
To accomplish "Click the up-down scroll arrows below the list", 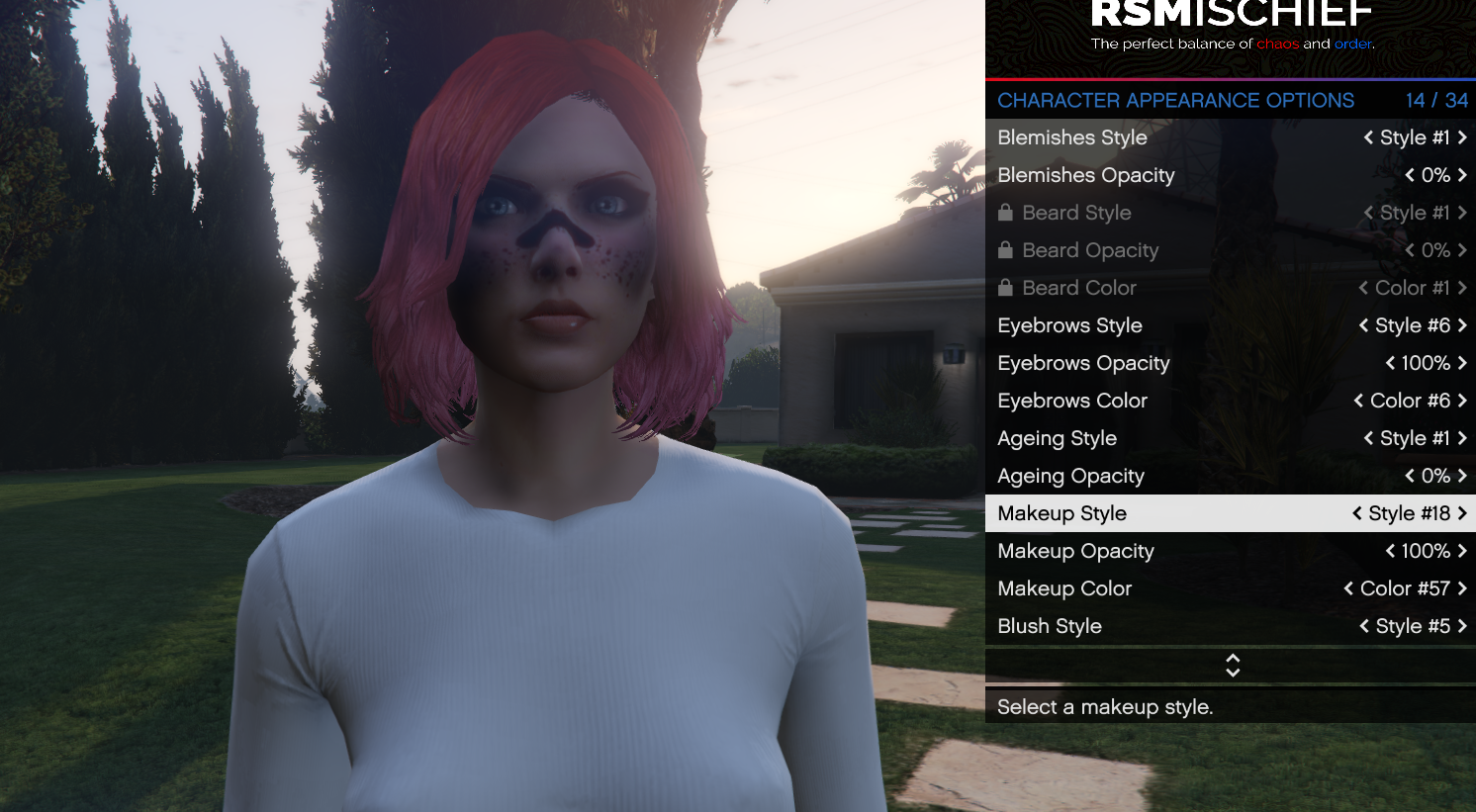I will [x=1232, y=665].
